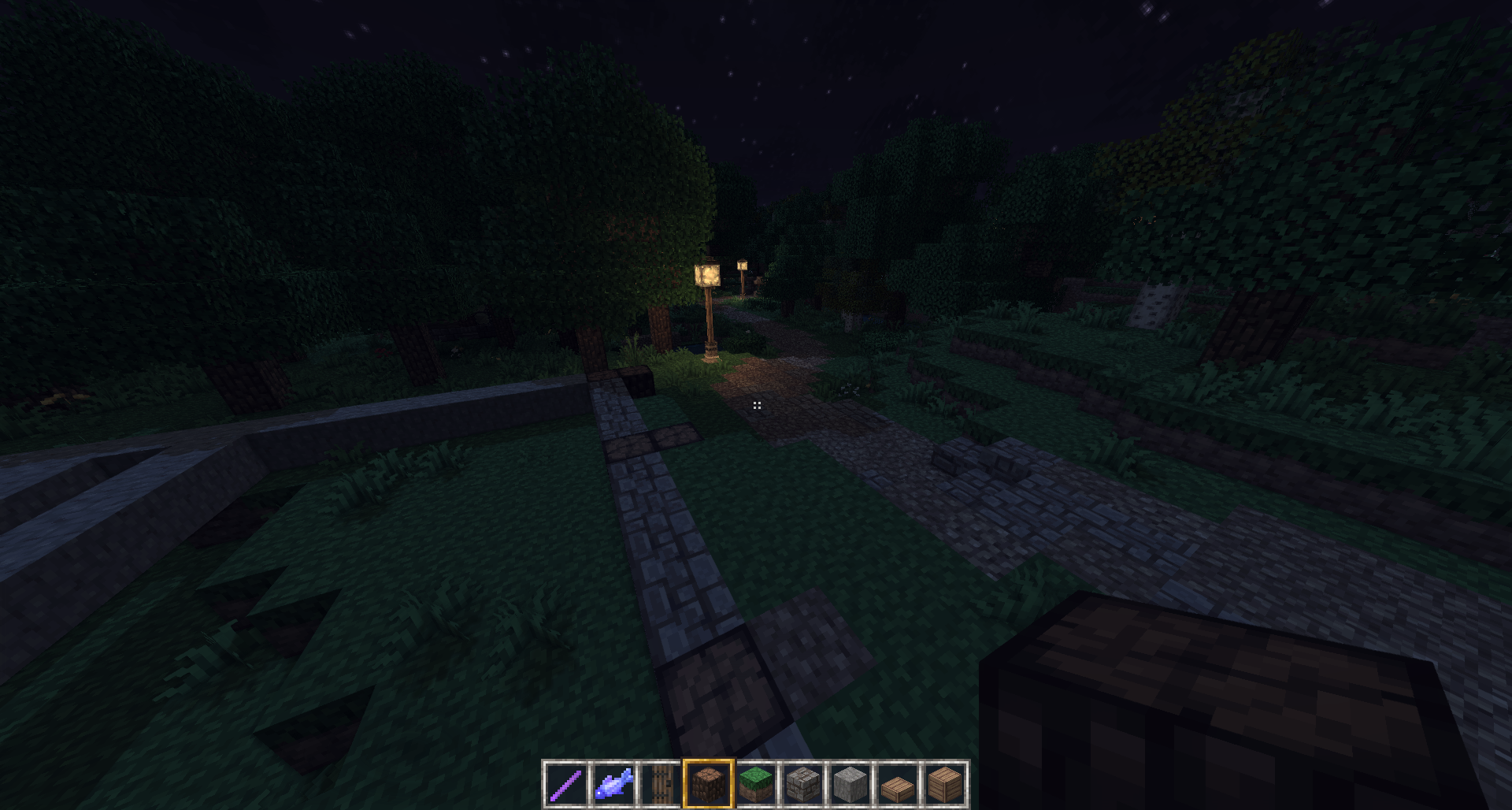Select the wooden slab hotbar slot
The height and width of the screenshot is (810, 1512).
897,785
